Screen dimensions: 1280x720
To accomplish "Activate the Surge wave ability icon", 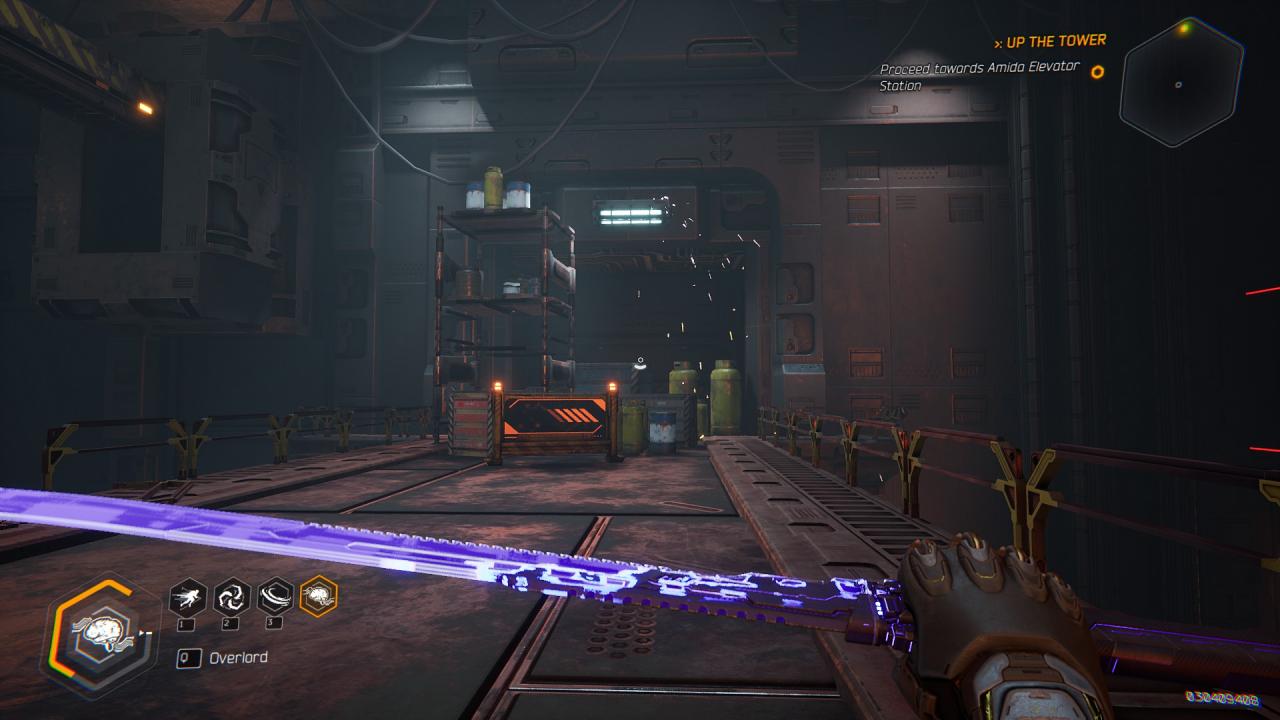I will coord(275,598).
